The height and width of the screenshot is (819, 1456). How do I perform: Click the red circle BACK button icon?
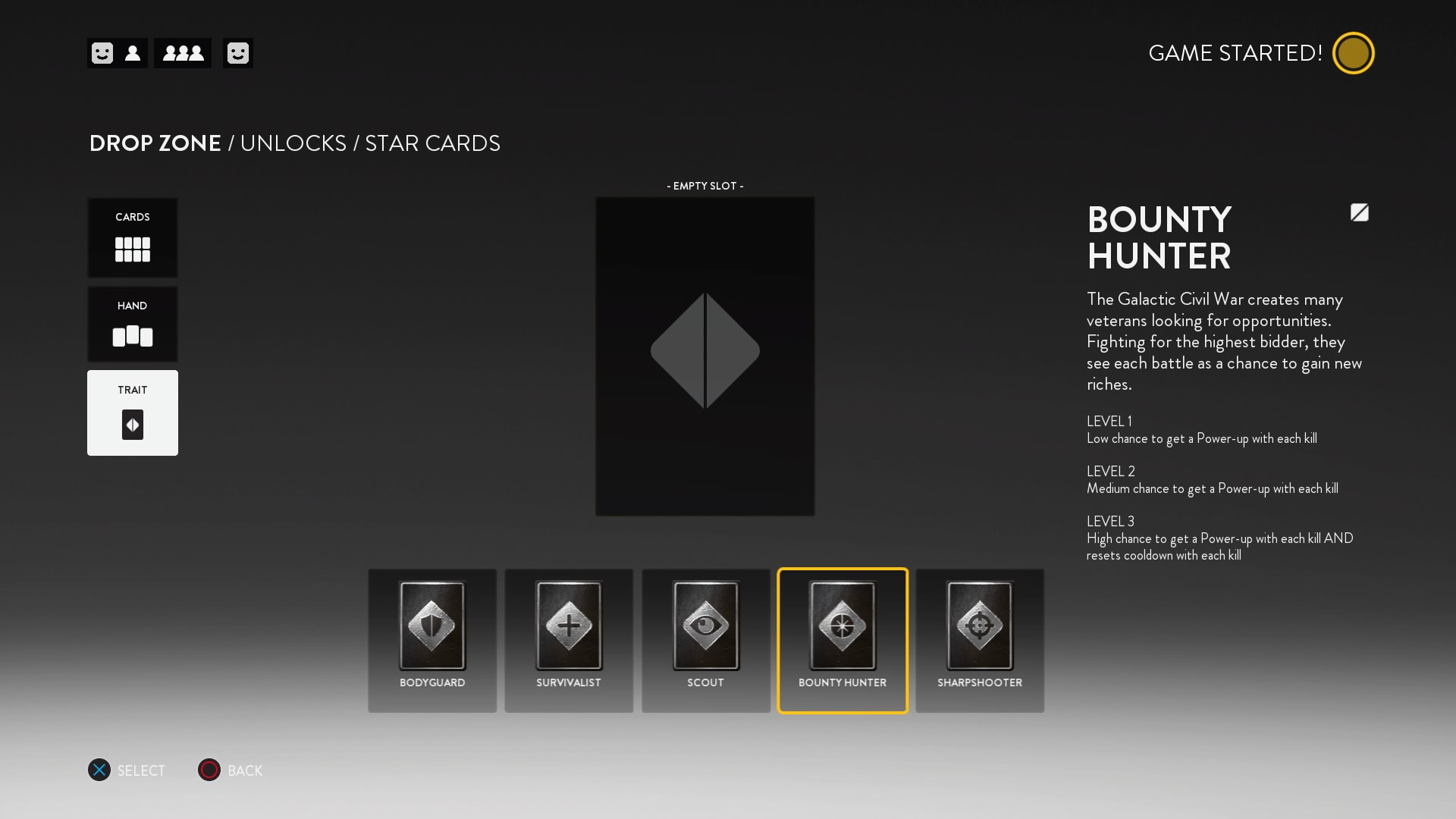[209, 770]
